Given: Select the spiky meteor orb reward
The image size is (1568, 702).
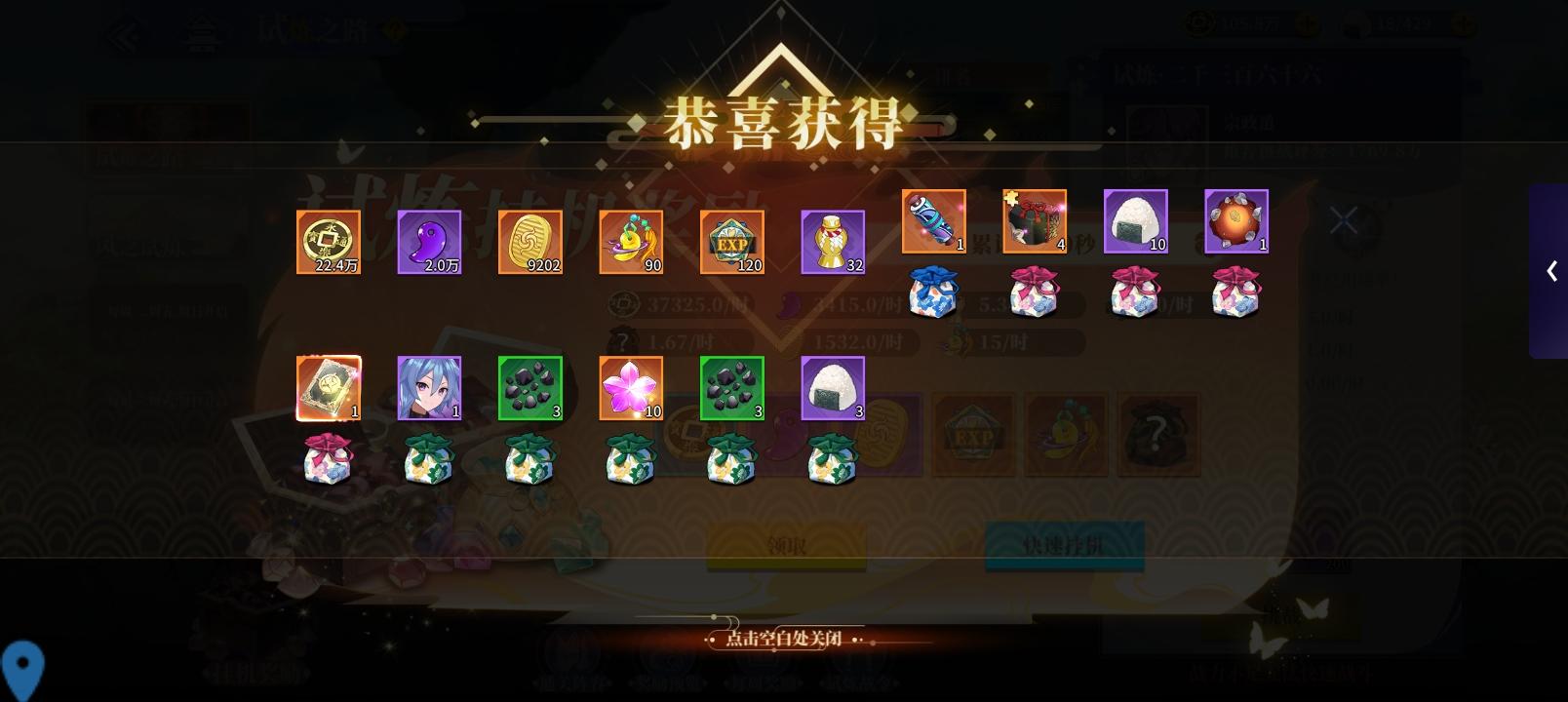Looking at the screenshot, I should pyautogui.click(x=1236, y=222).
